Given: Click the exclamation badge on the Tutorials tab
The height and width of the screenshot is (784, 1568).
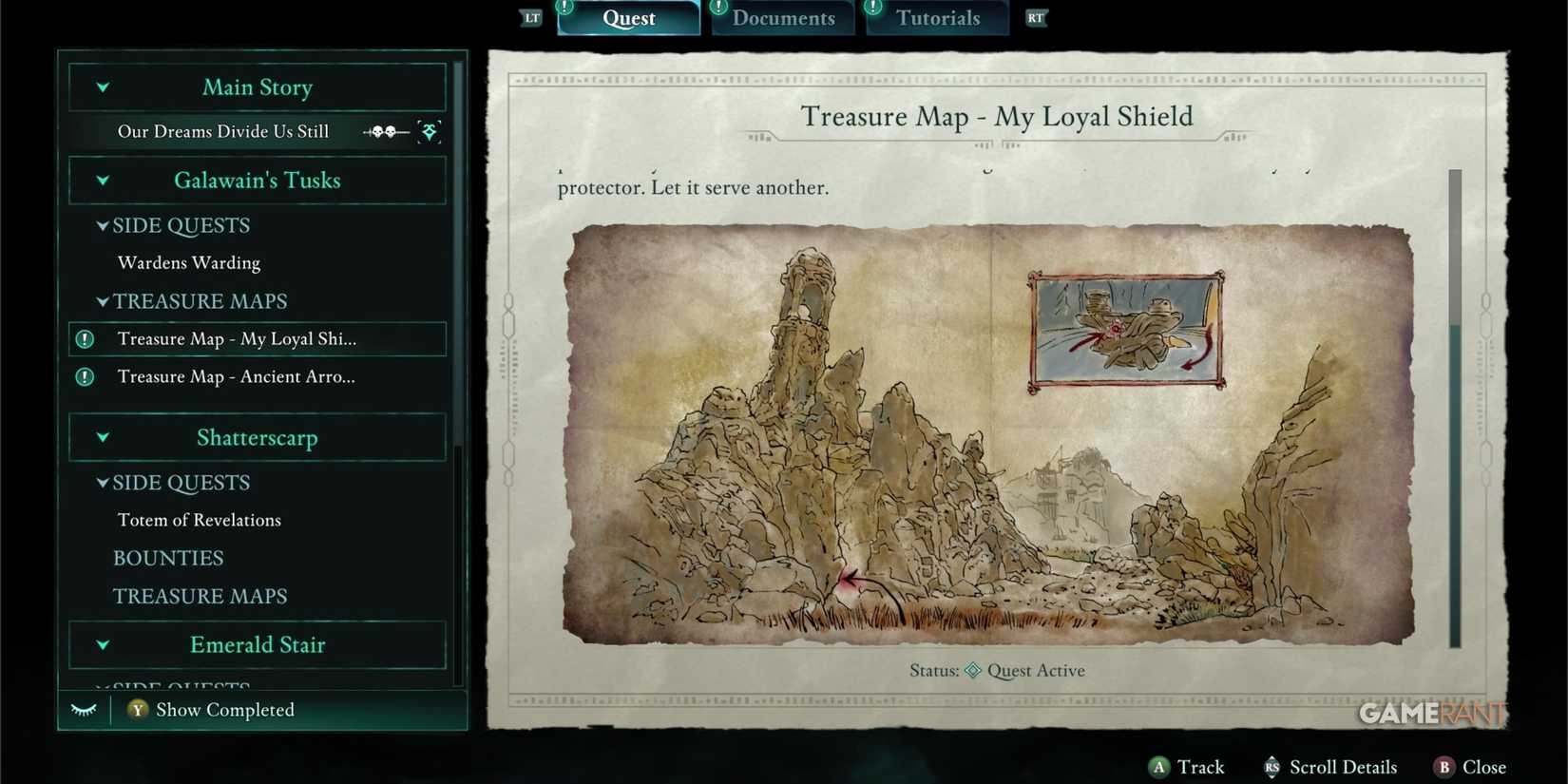Looking at the screenshot, I should pos(873,8).
